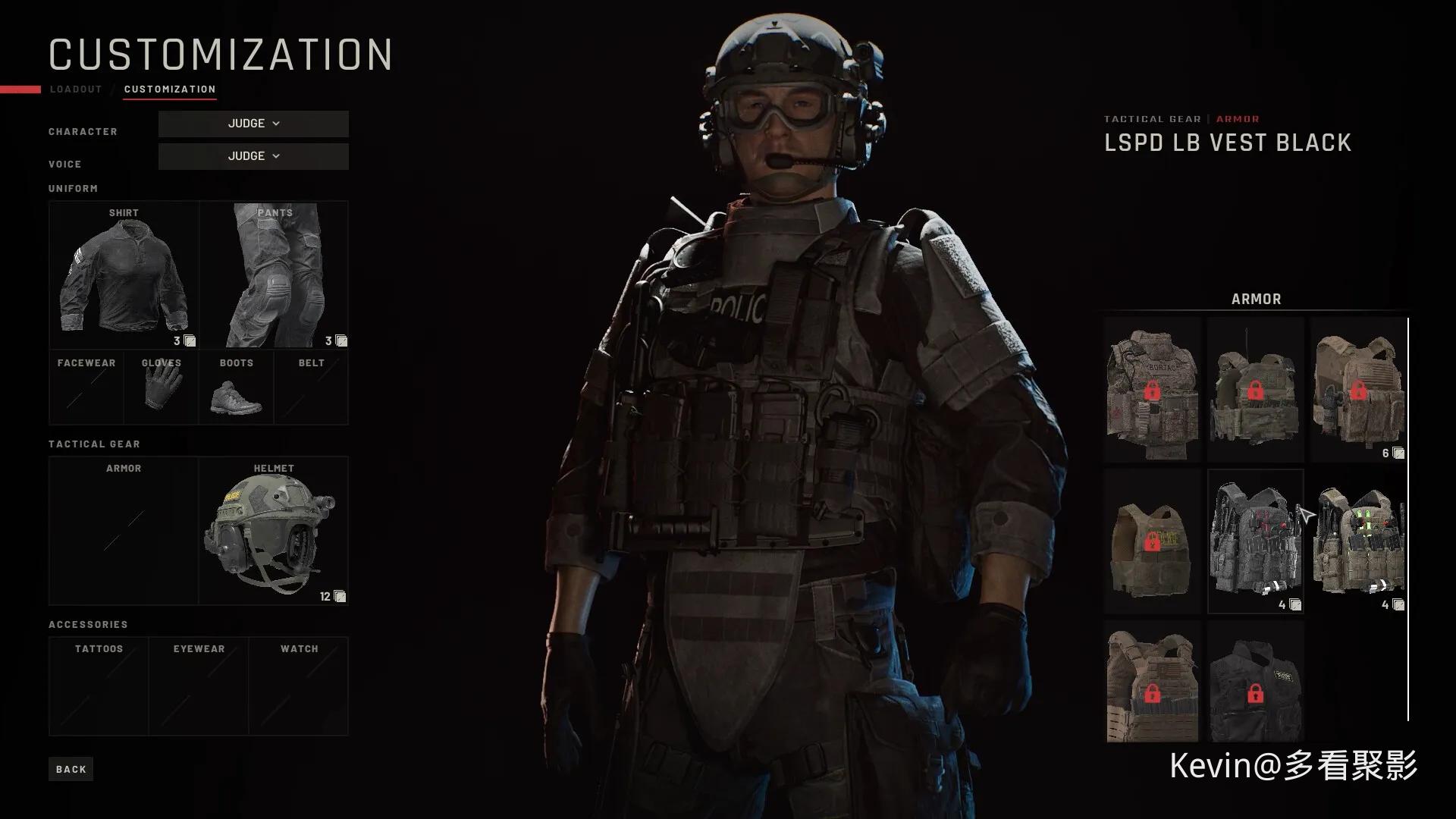Select the Helmet slot
Viewport: 1456px width, 819px height.
tap(274, 531)
